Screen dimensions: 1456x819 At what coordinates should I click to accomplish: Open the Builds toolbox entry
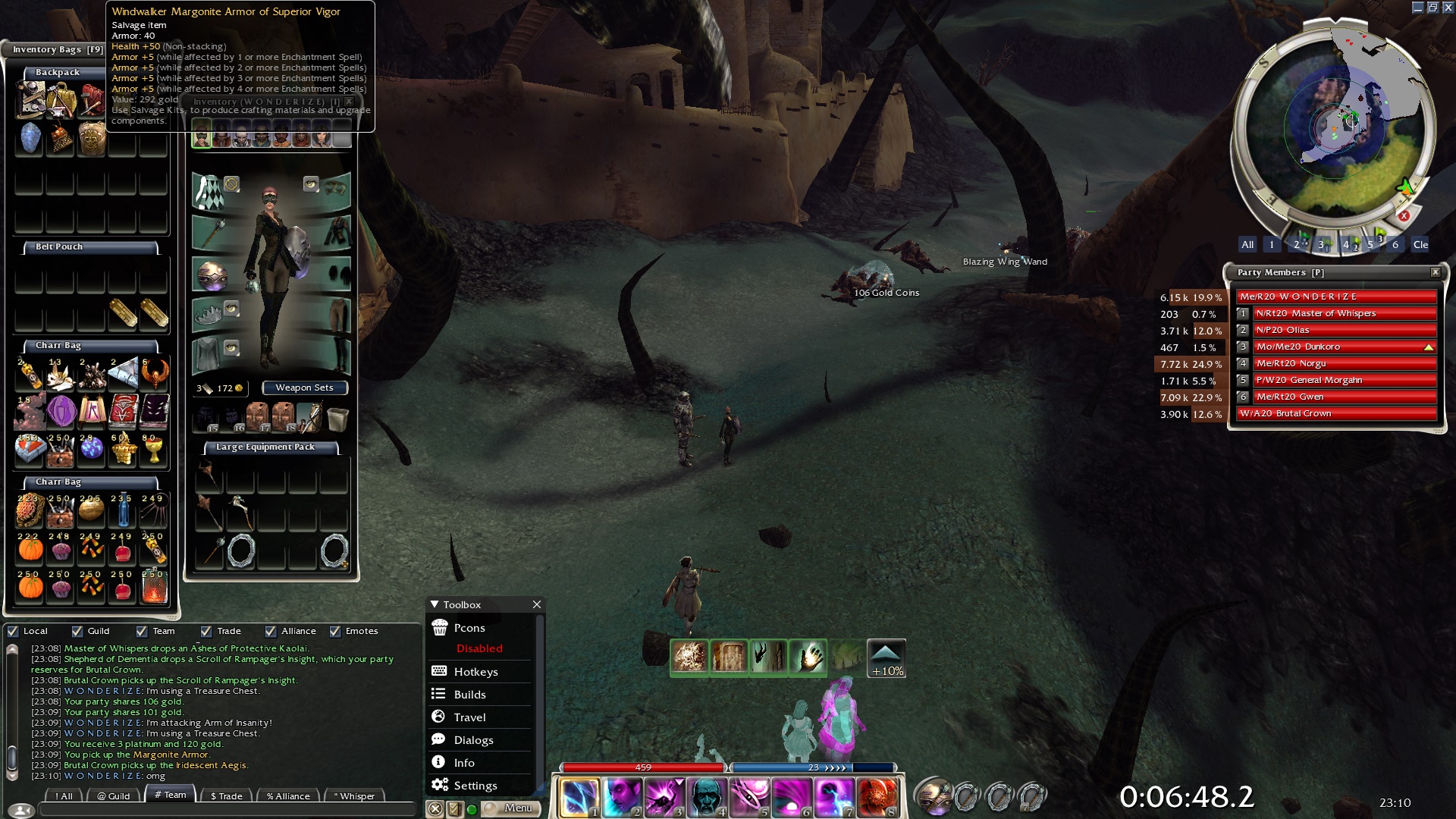click(x=469, y=695)
